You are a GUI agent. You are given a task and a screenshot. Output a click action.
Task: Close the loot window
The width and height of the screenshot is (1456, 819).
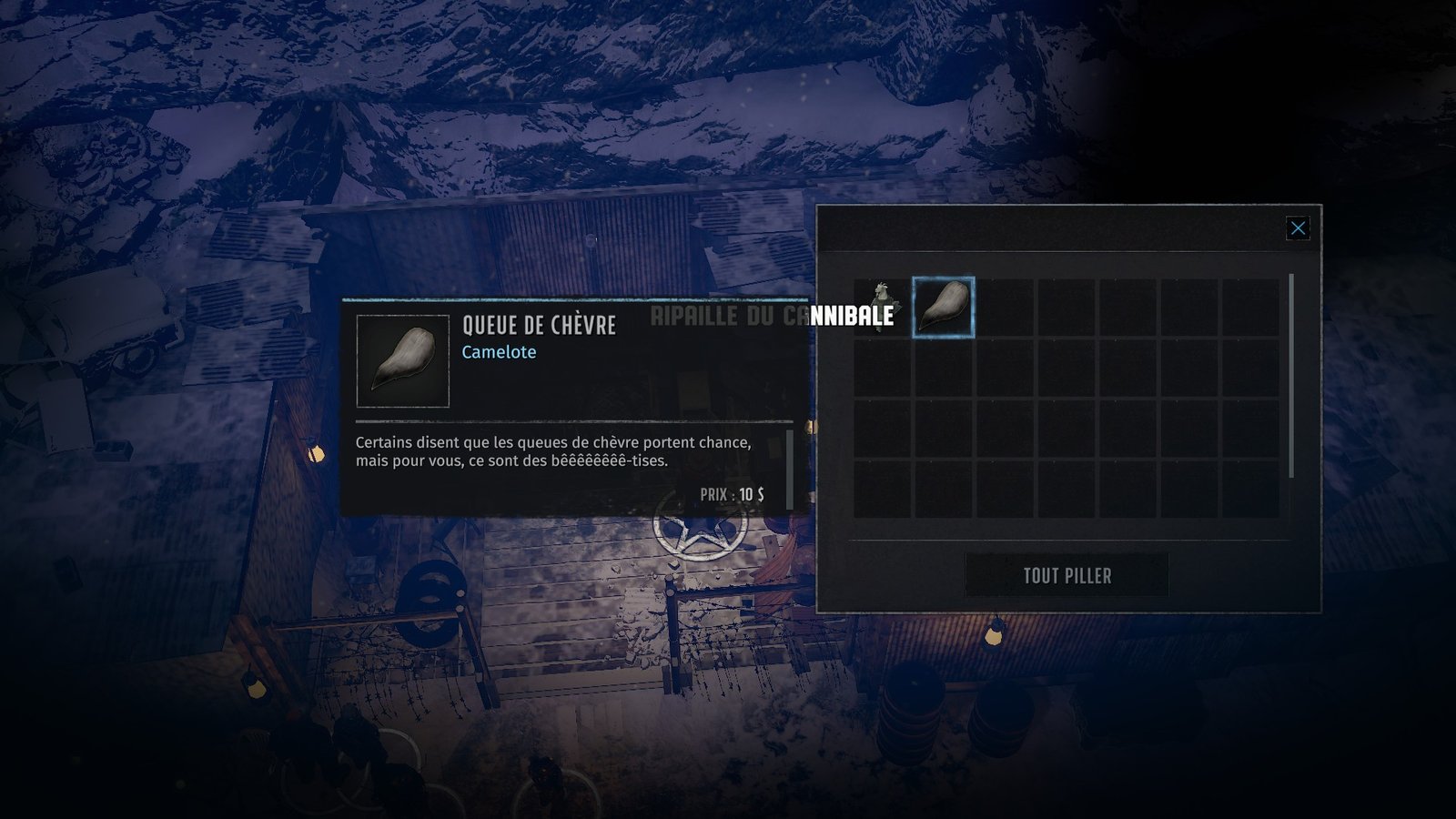pyautogui.click(x=1298, y=228)
